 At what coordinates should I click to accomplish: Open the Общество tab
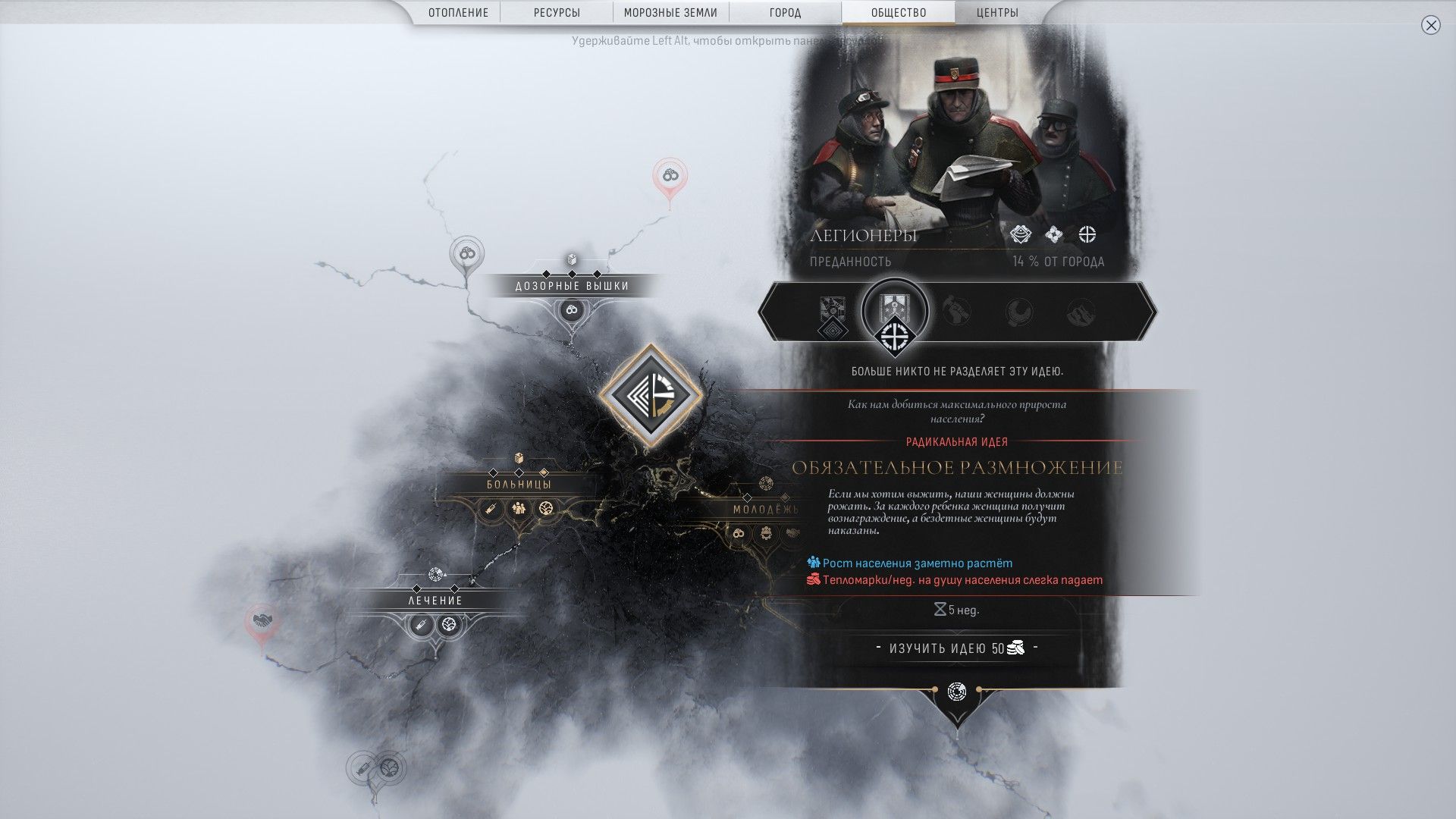[899, 13]
